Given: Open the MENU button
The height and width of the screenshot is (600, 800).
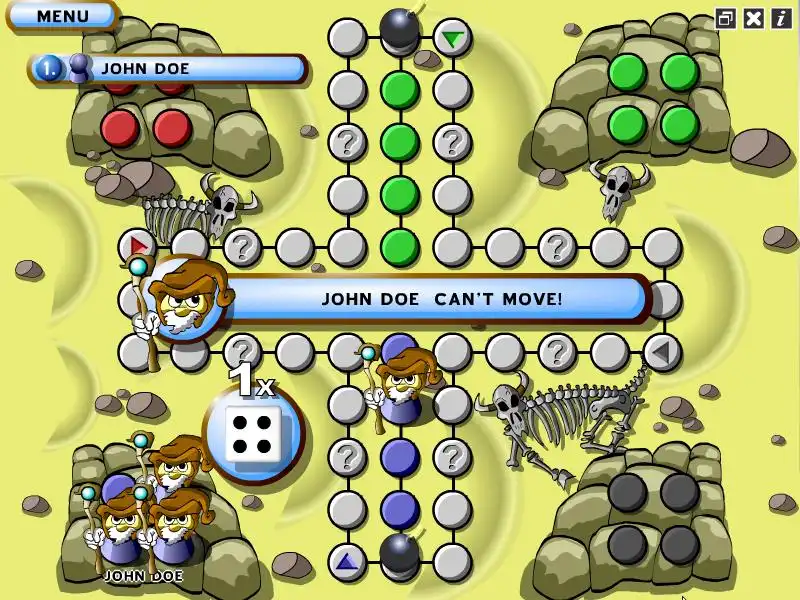Looking at the screenshot, I should point(62,16).
